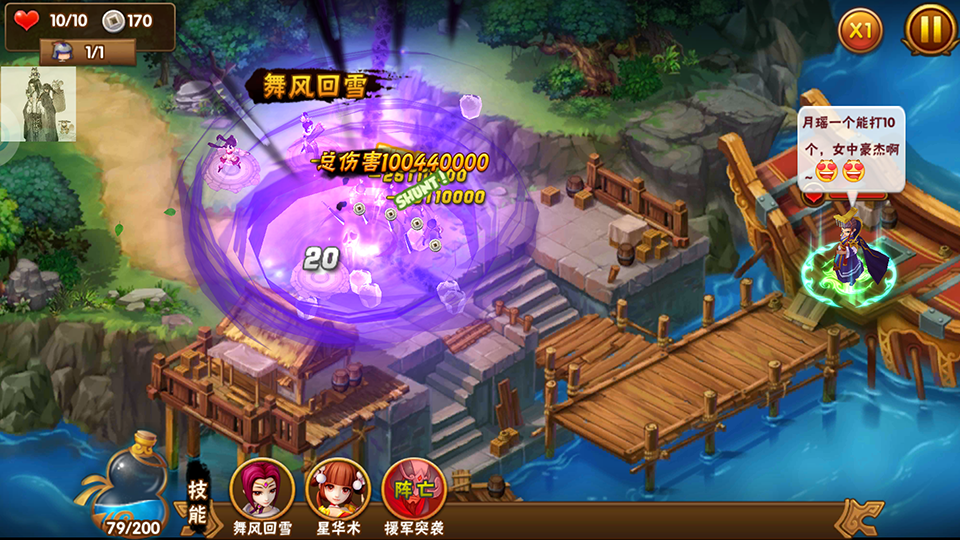Open the wave 1/1 enemy indicator

coord(87,51)
